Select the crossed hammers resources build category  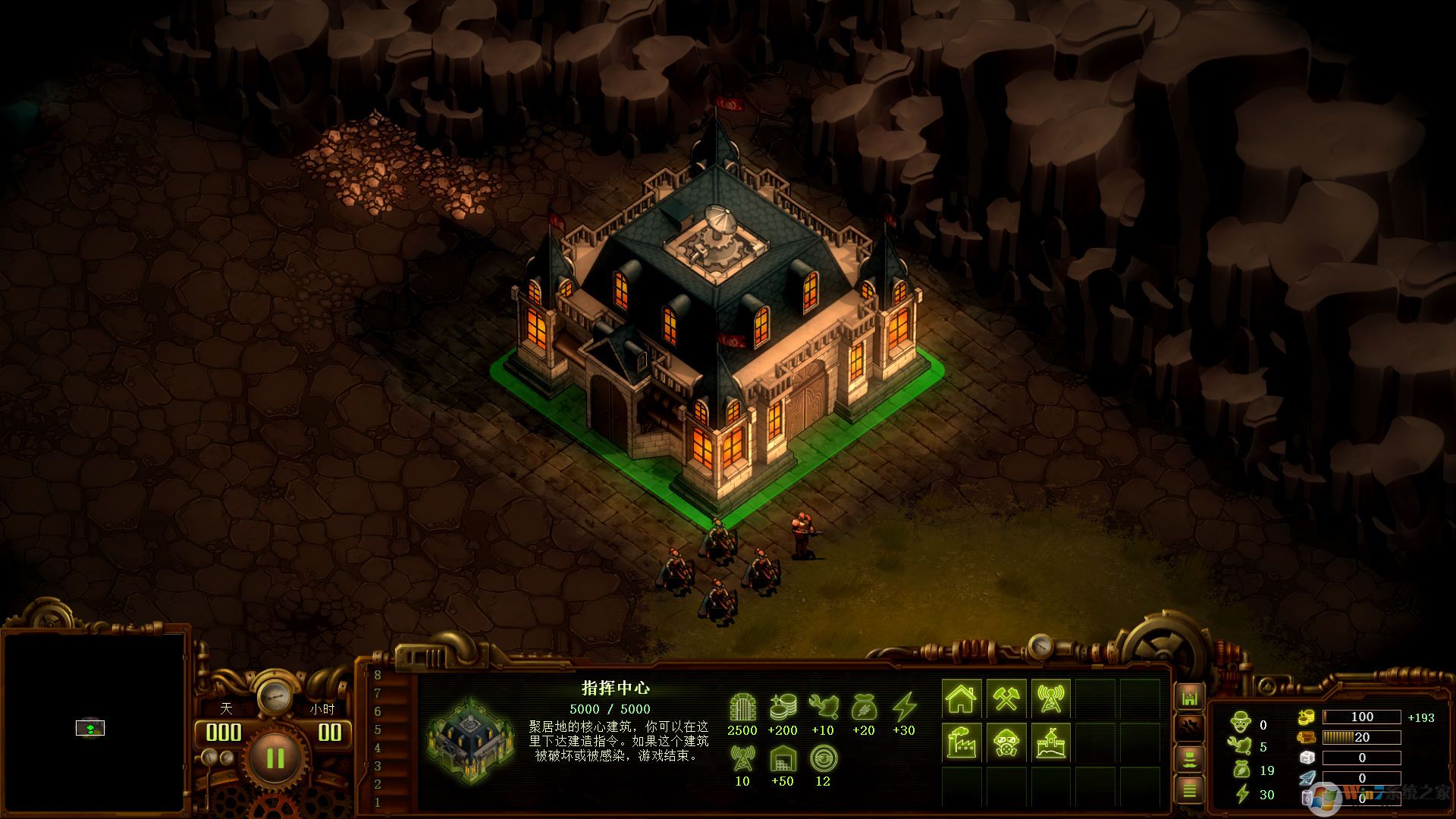click(1006, 698)
